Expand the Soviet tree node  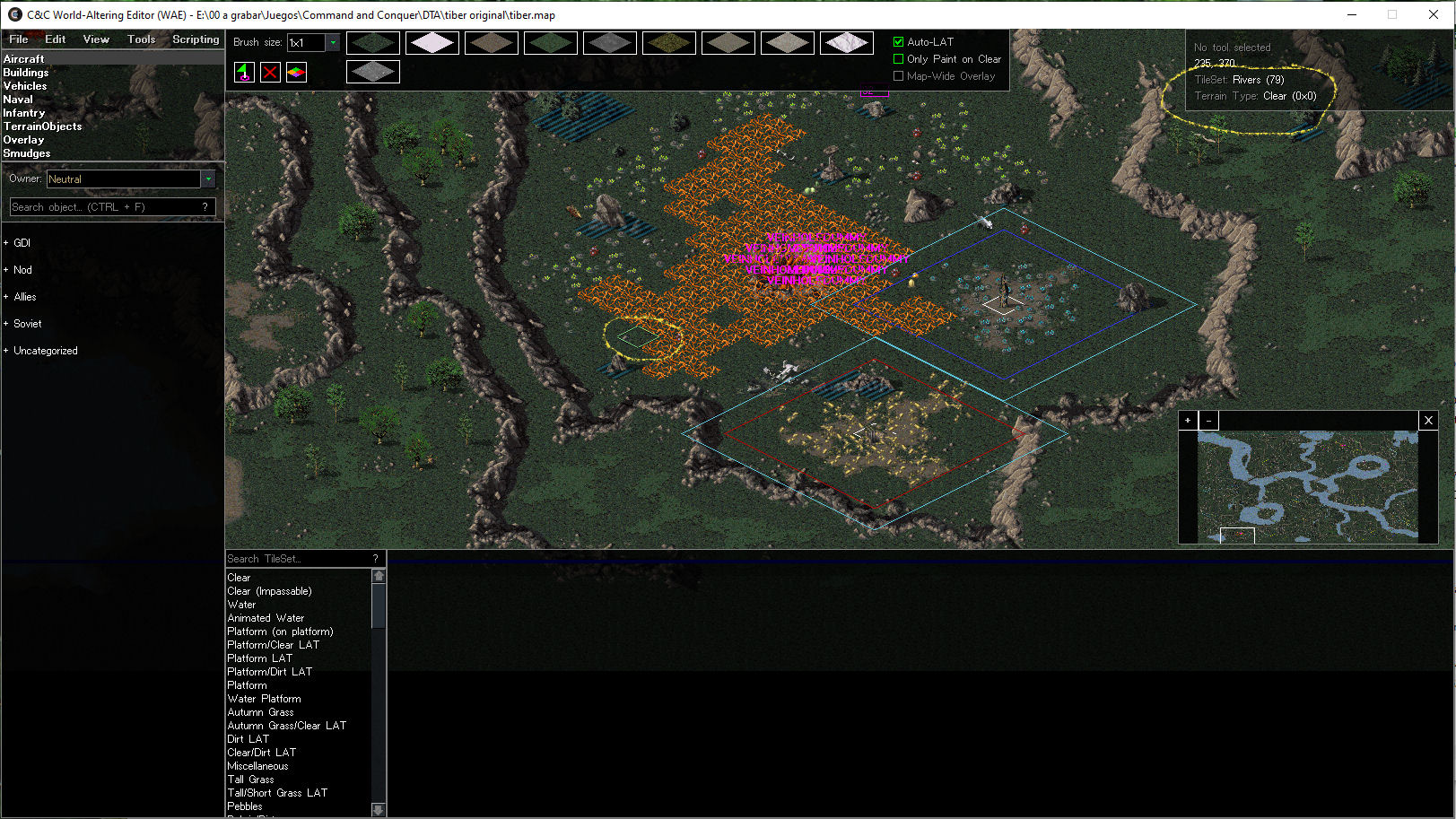point(6,324)
